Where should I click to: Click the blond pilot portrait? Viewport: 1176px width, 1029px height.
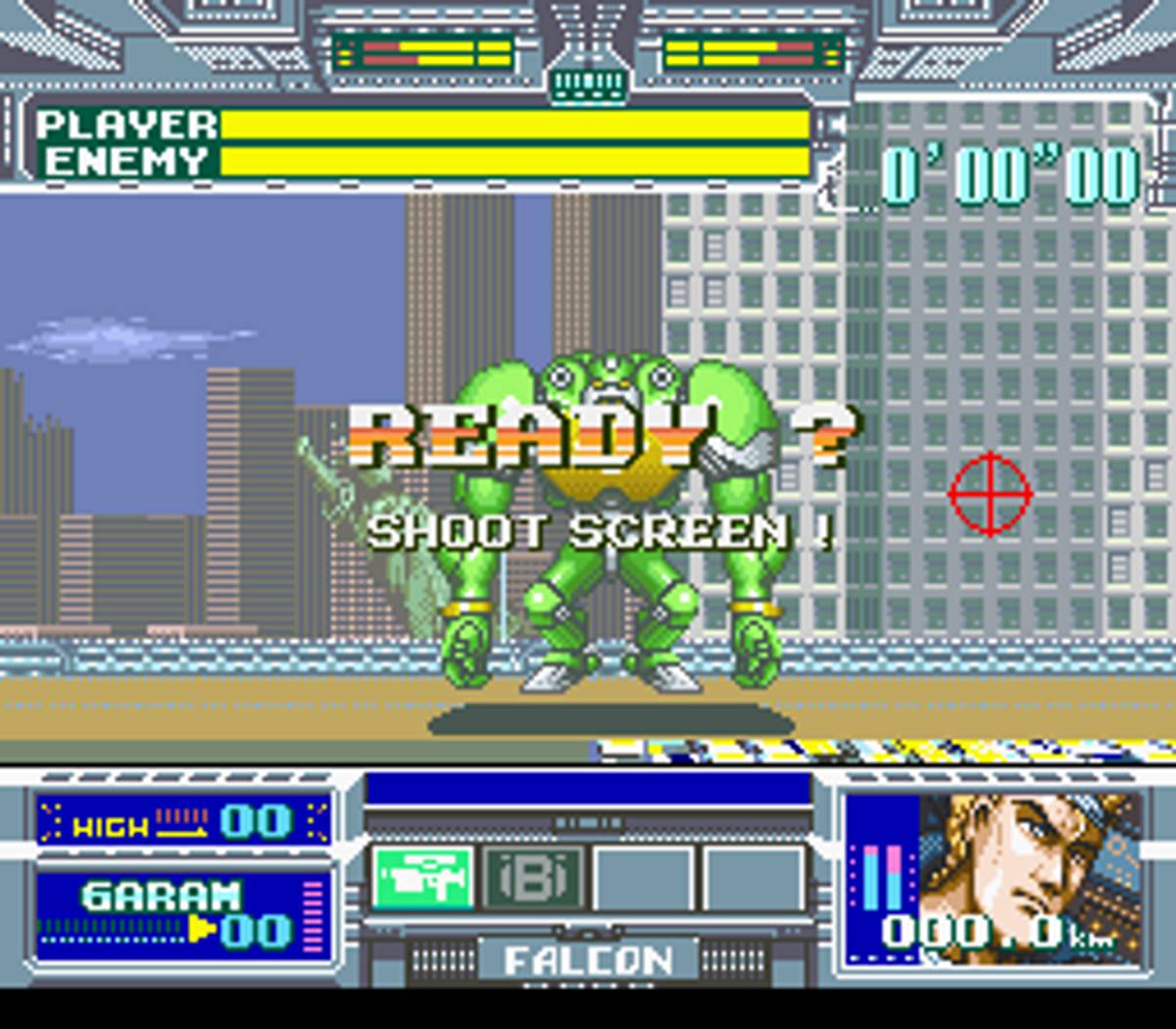click(x=1029, y=862)
